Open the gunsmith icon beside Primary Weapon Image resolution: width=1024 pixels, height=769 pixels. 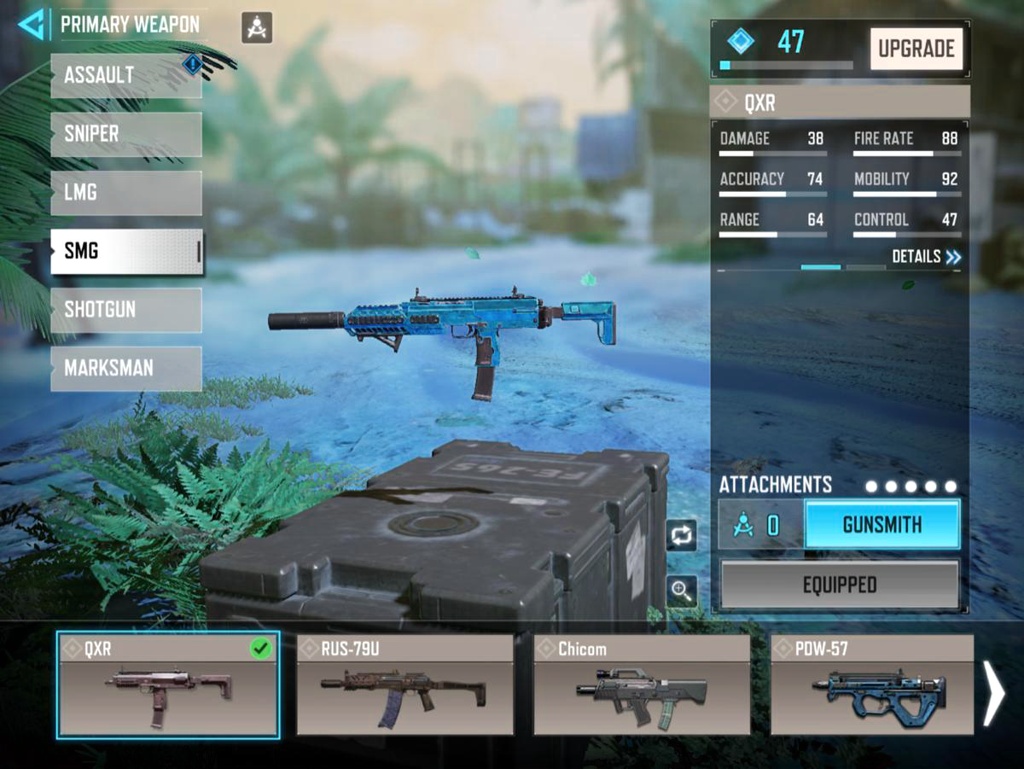[x=257, y=28]
